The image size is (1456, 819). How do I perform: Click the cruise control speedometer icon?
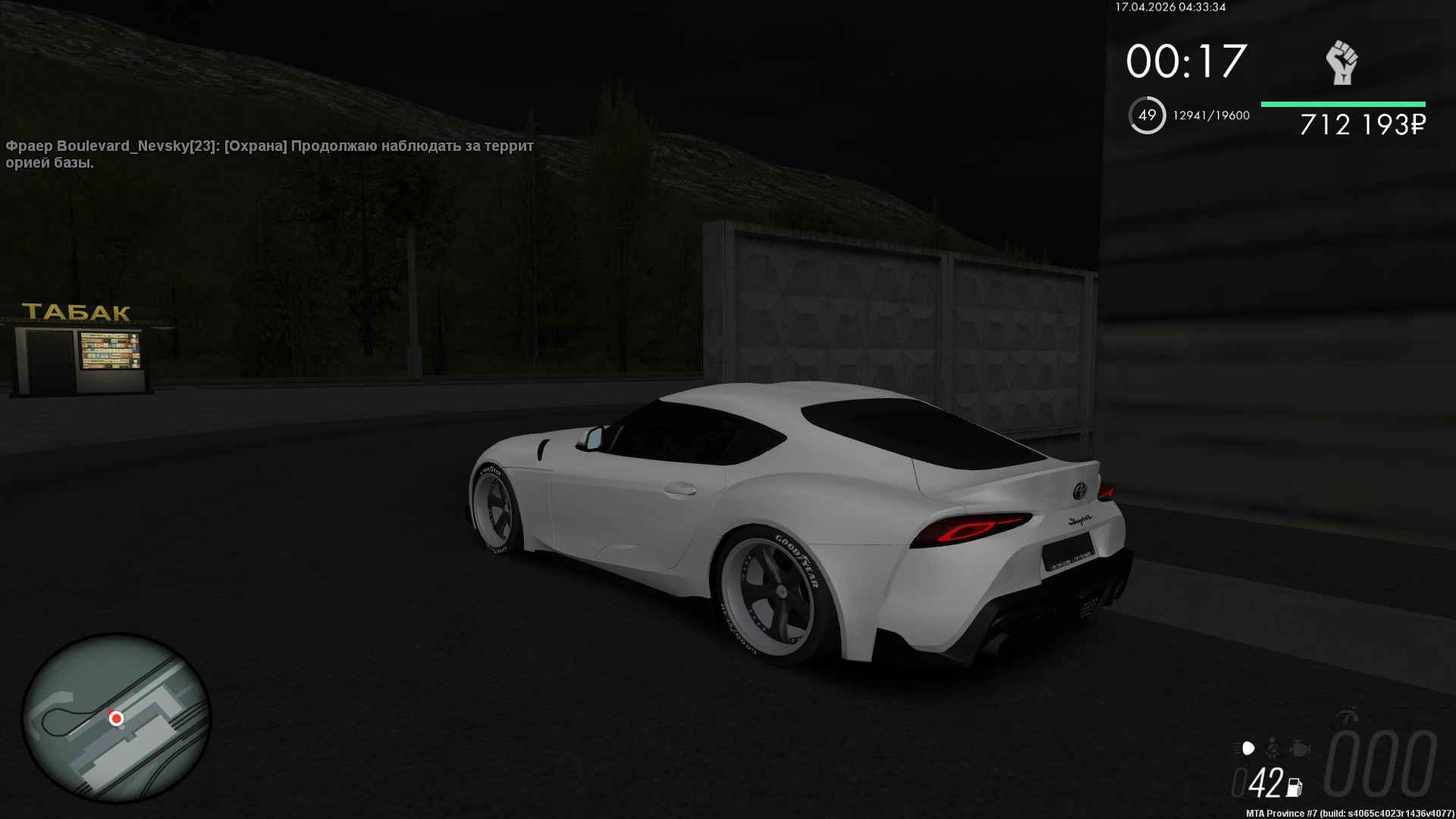click(x=1349, y=715)
